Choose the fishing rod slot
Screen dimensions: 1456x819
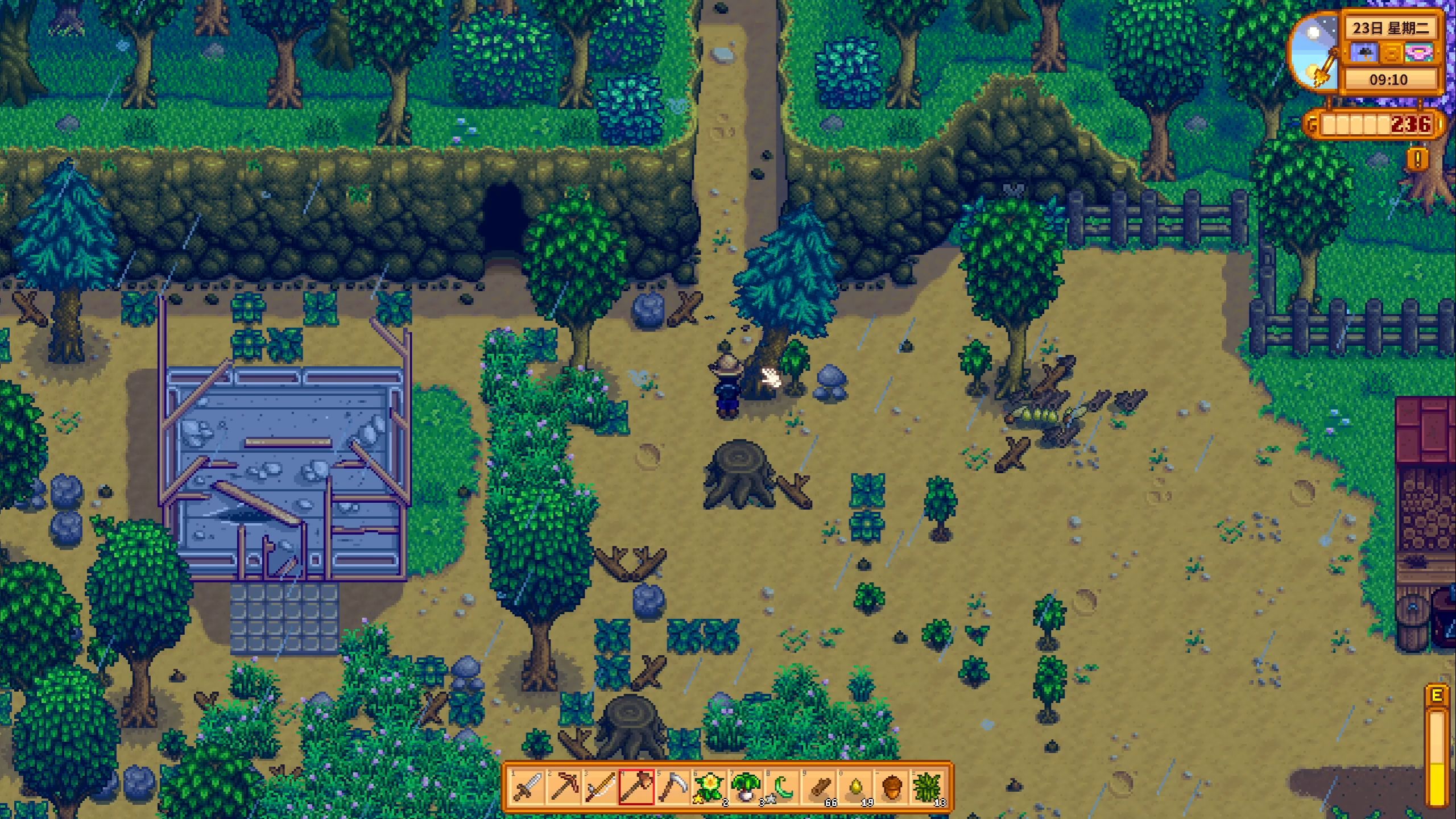click(x=599, y=788)
